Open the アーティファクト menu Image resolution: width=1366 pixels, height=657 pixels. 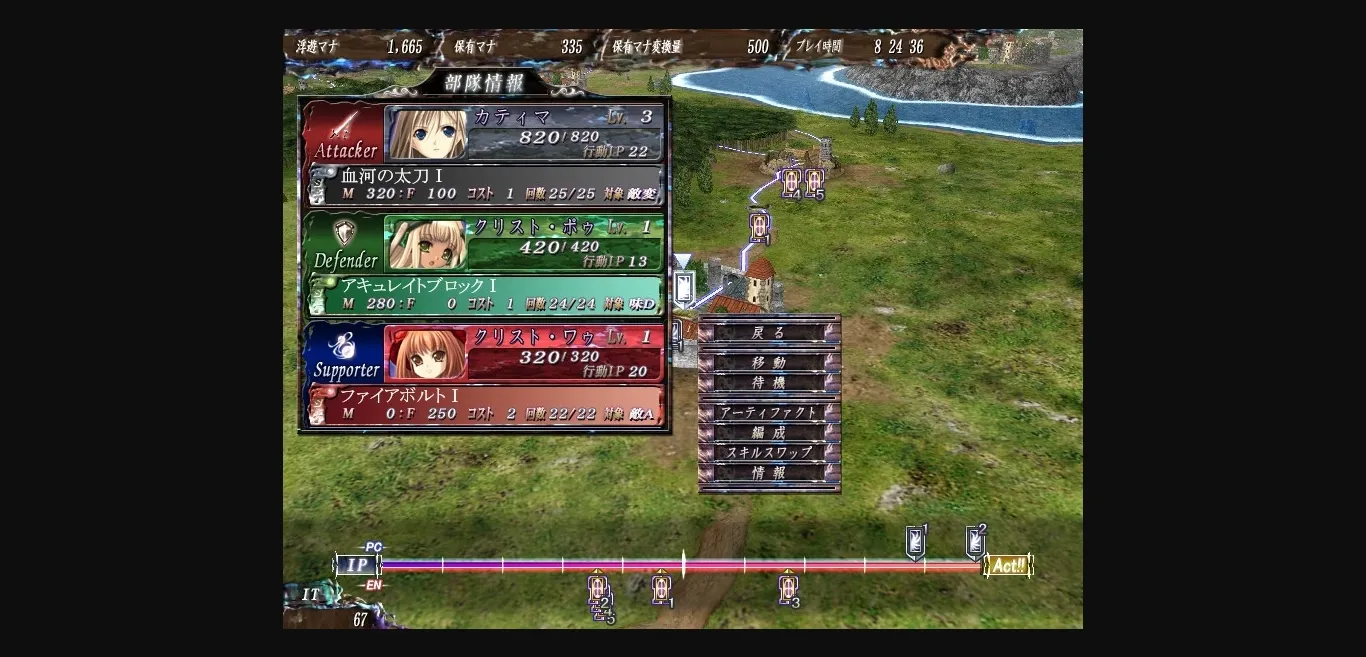pos(768,412)
